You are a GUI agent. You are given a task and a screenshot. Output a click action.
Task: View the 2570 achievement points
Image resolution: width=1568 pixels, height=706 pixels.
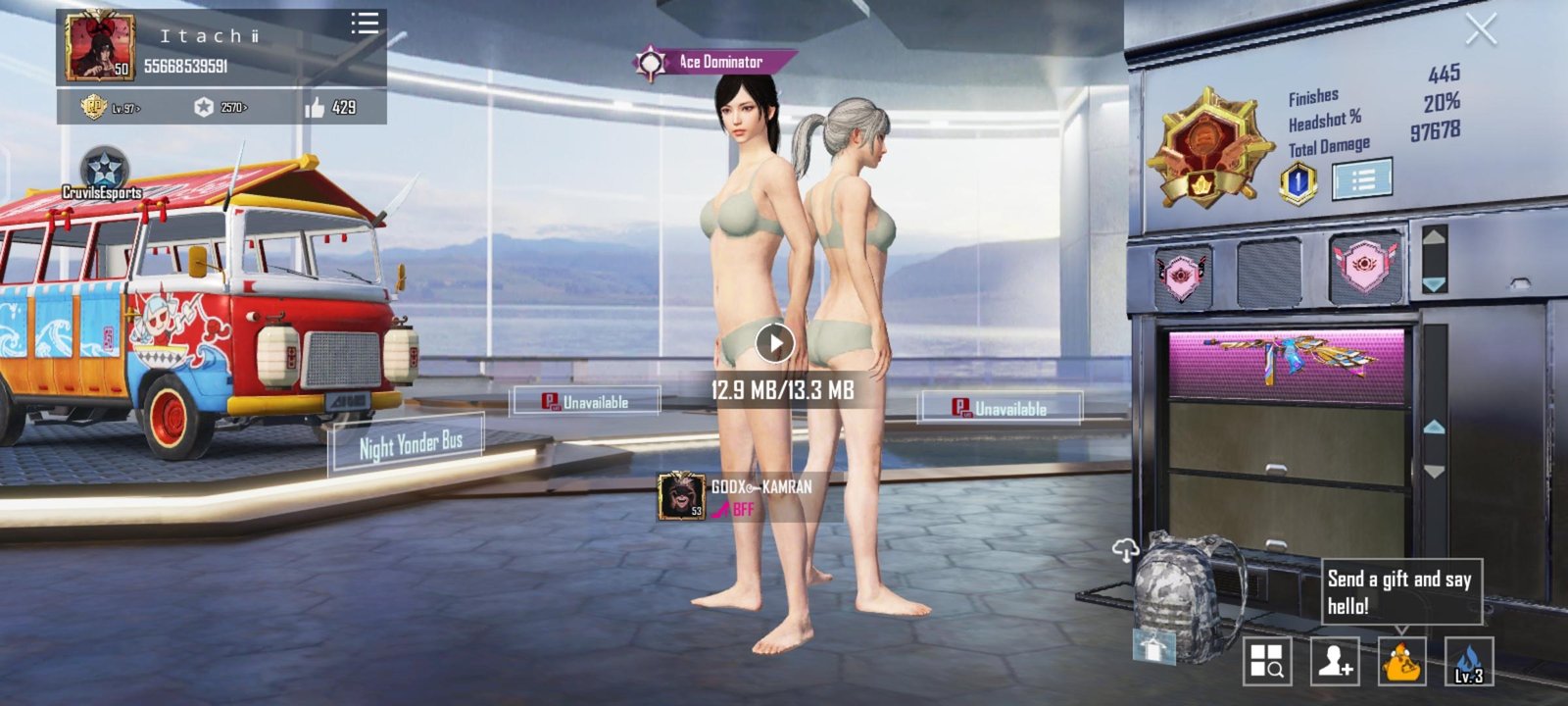220,107
